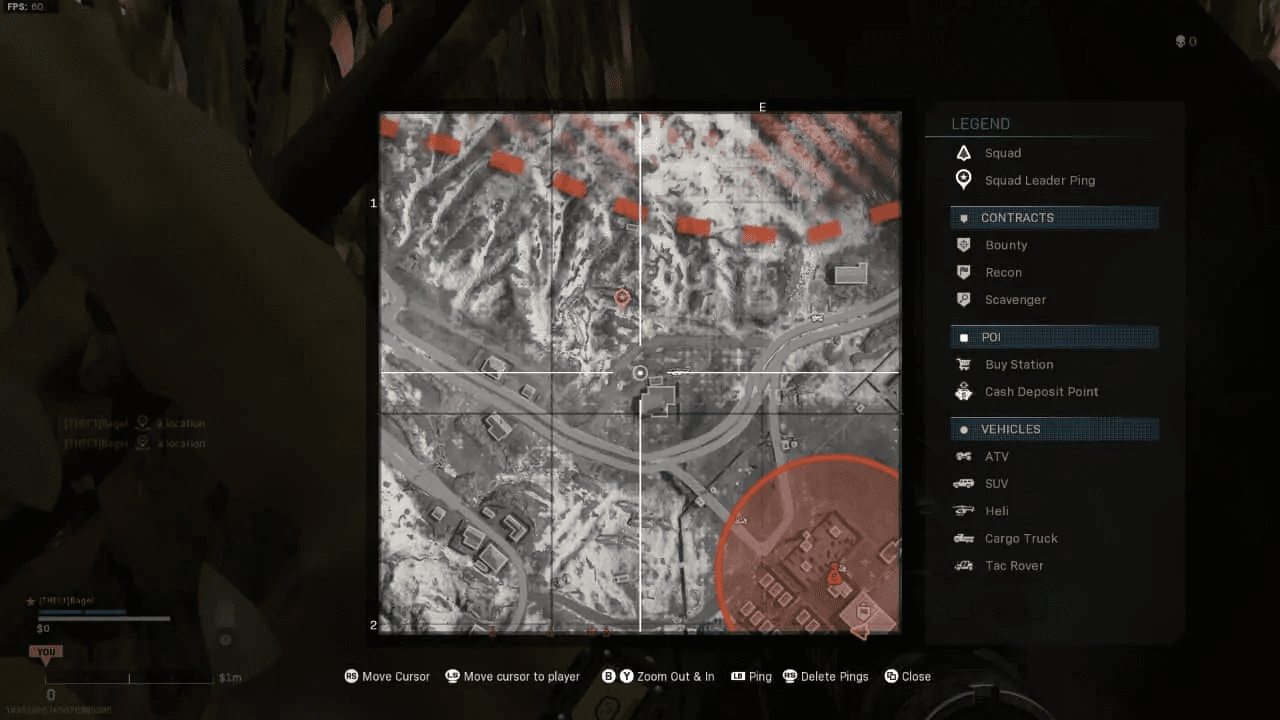Click the Tac Rover icon
The image size is (1280, 720).
point(963,565)
